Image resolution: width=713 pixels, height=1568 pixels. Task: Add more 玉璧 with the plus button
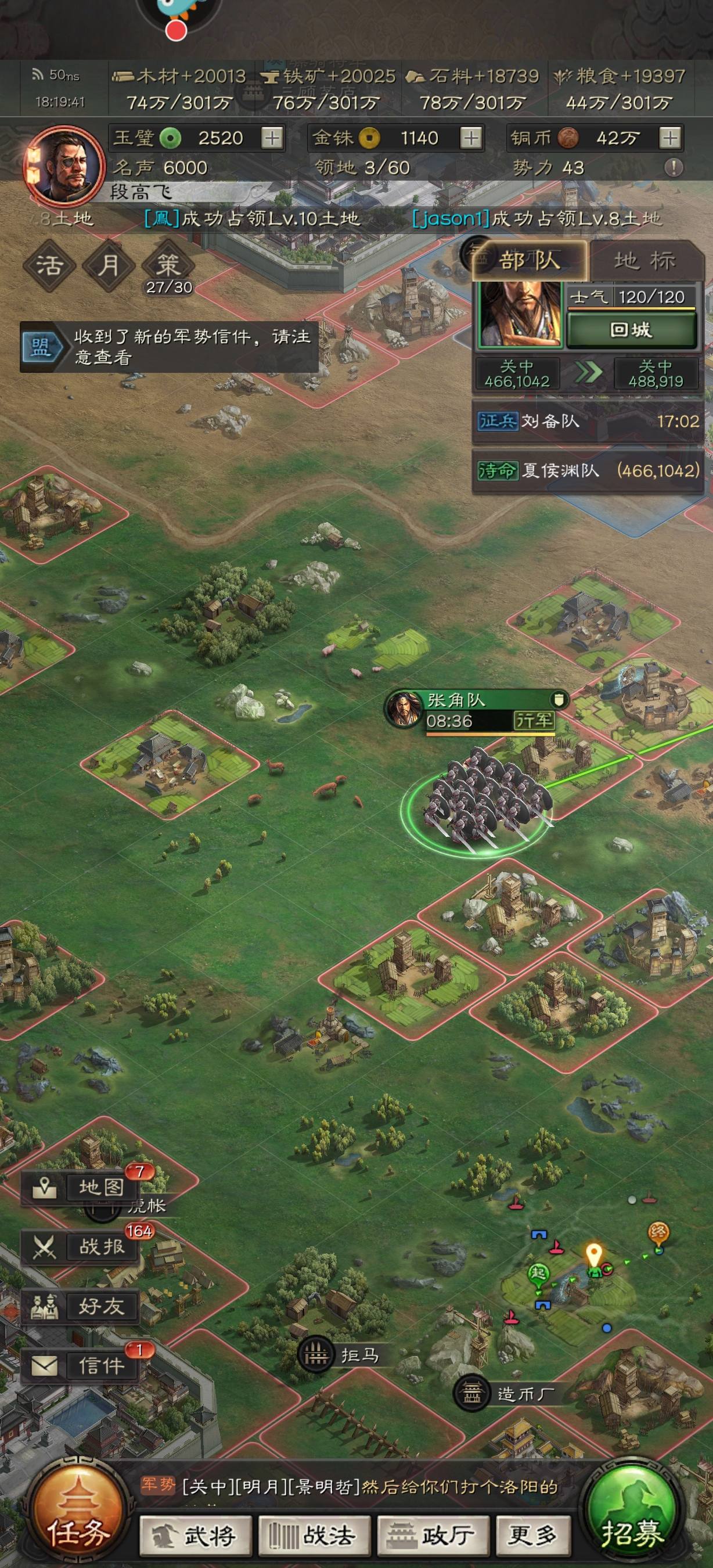[272, 138]
